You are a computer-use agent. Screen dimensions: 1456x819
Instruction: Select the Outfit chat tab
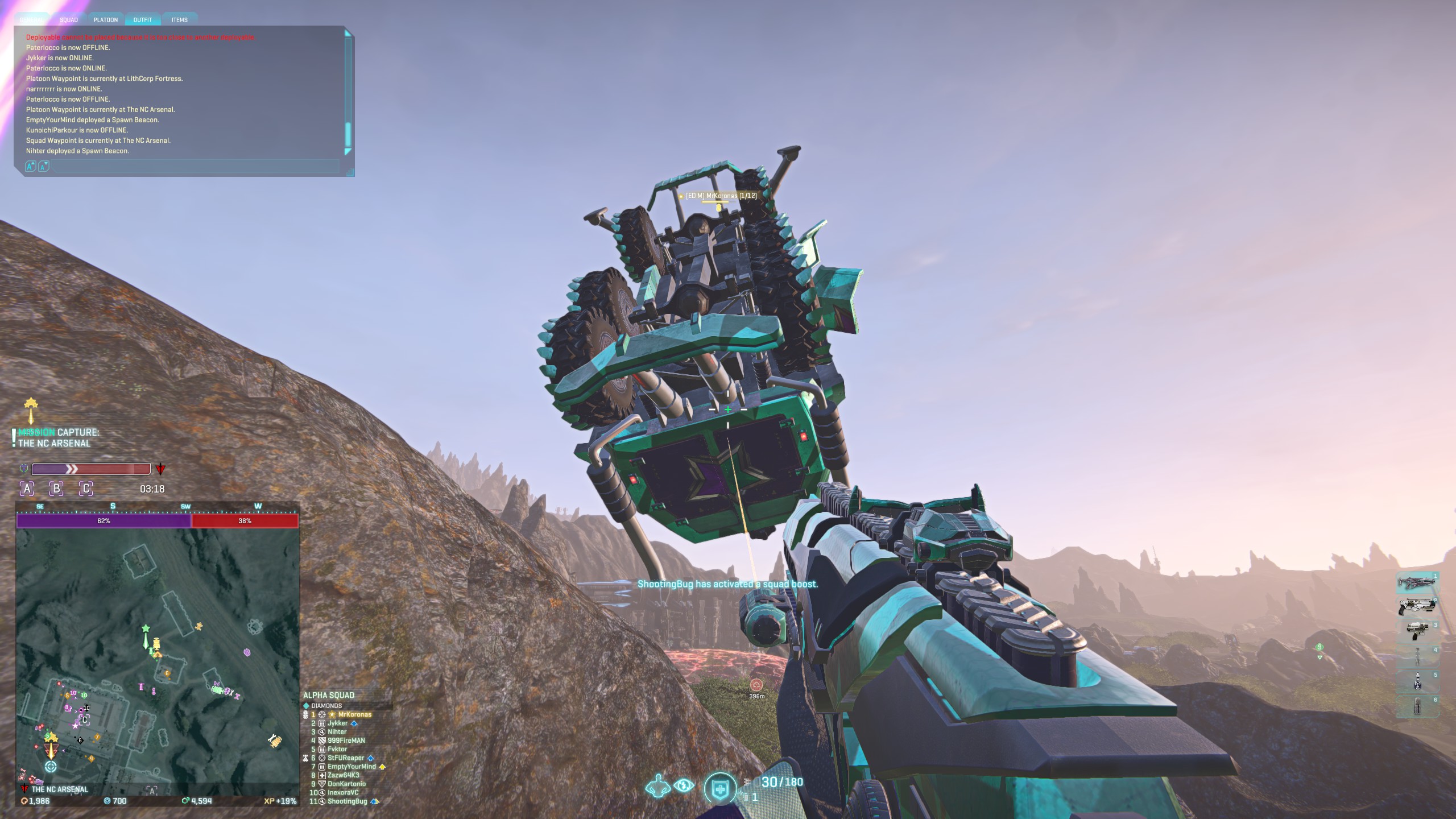click(143, 20)
